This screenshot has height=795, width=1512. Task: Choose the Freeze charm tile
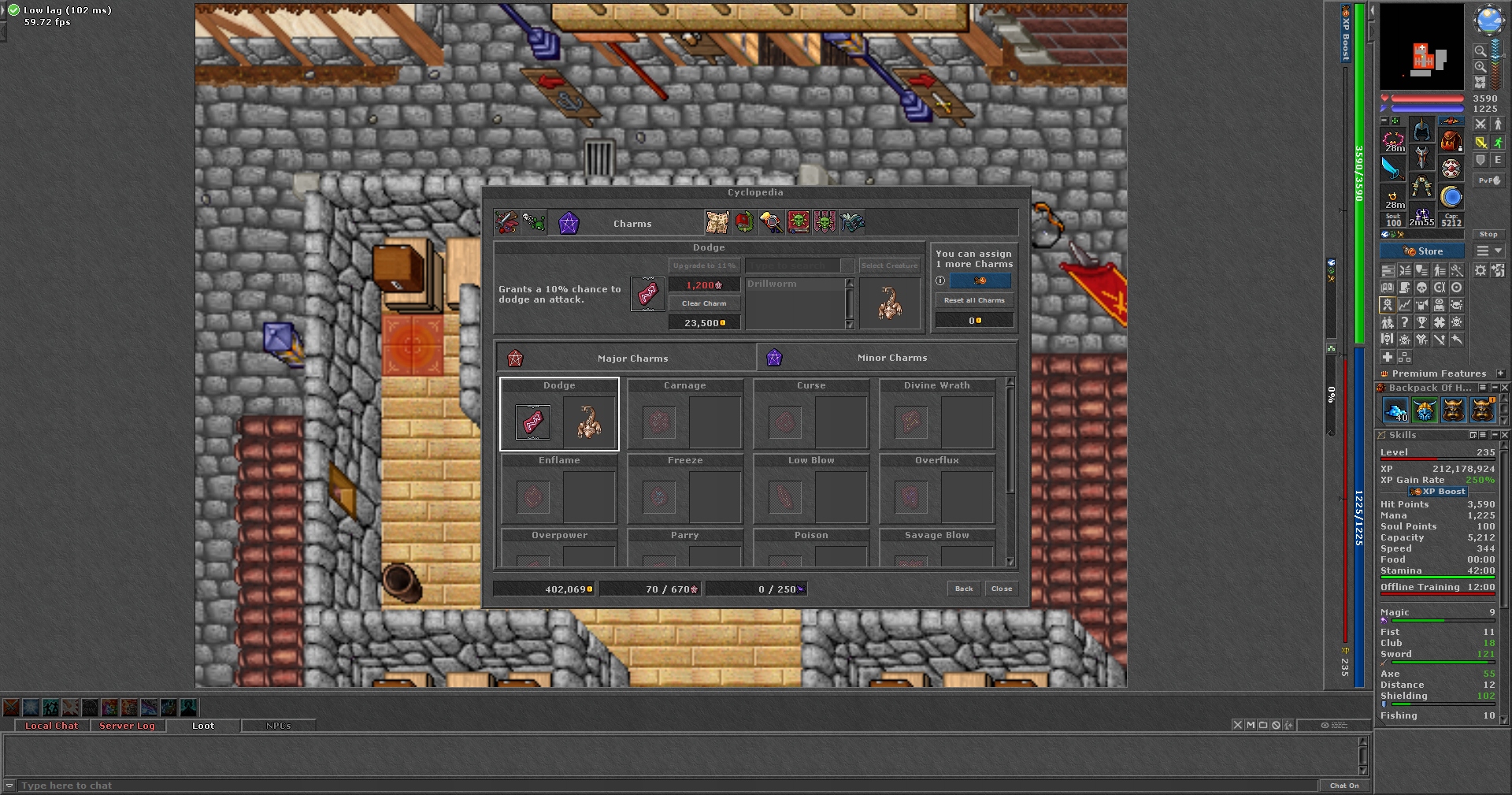685,489
